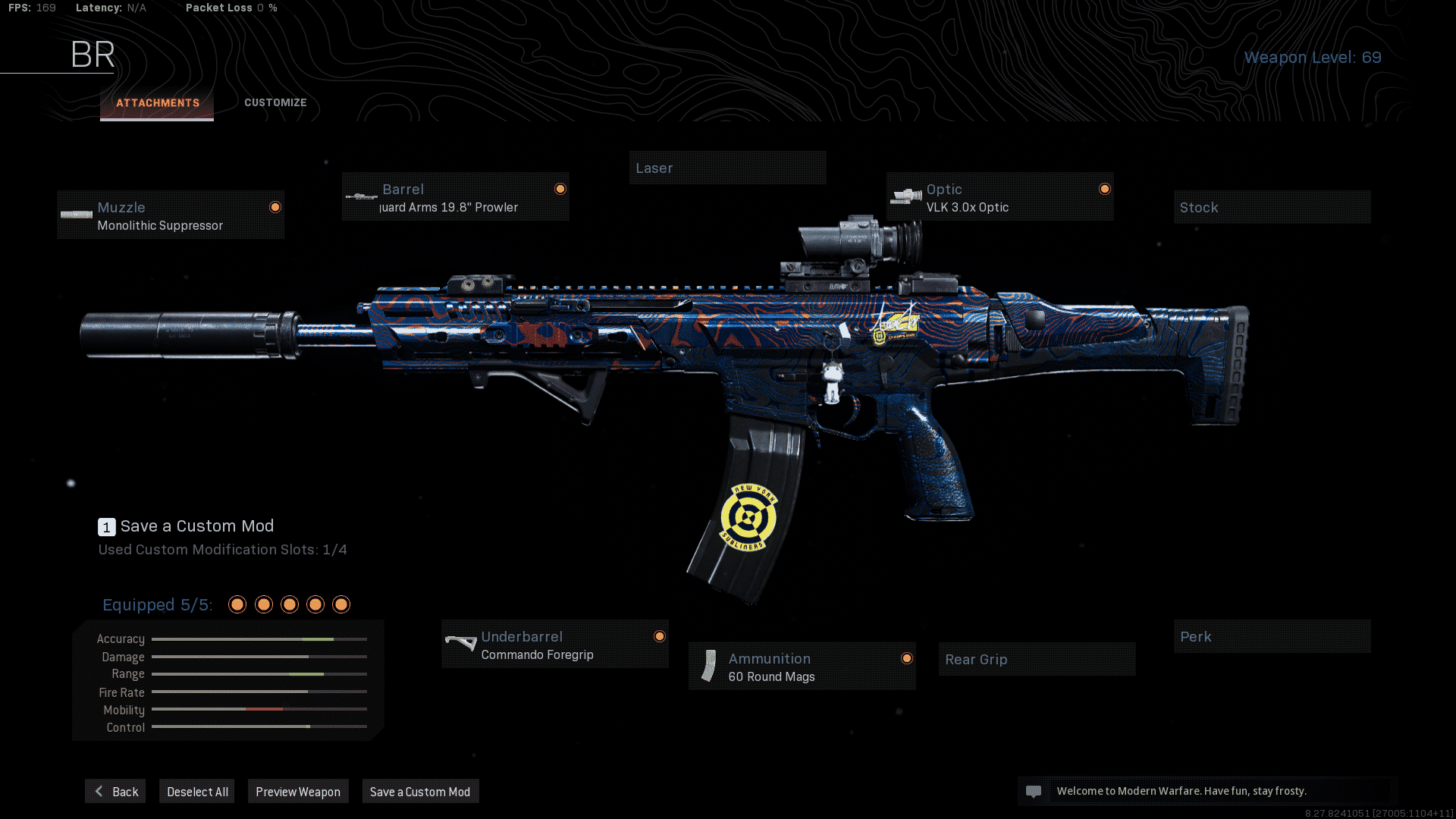The width and height of the screenshot is (1456, 819).
Task: Select the Muzzle Monolithic Suppressor slot
Action: click(x=171, y=215)
